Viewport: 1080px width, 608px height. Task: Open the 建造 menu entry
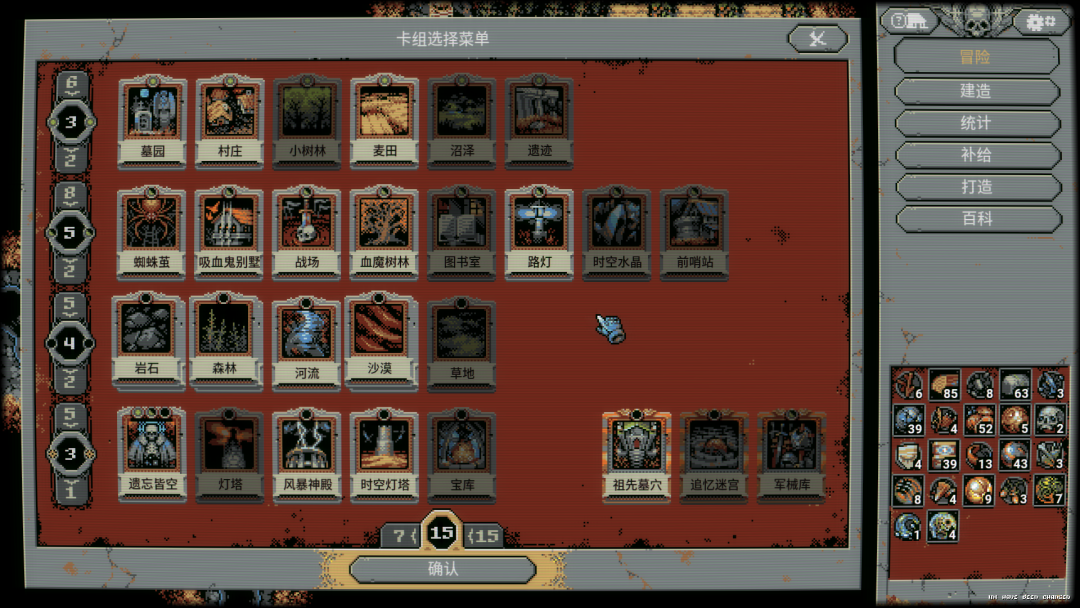pyautogui.click(x=976, y=91)
